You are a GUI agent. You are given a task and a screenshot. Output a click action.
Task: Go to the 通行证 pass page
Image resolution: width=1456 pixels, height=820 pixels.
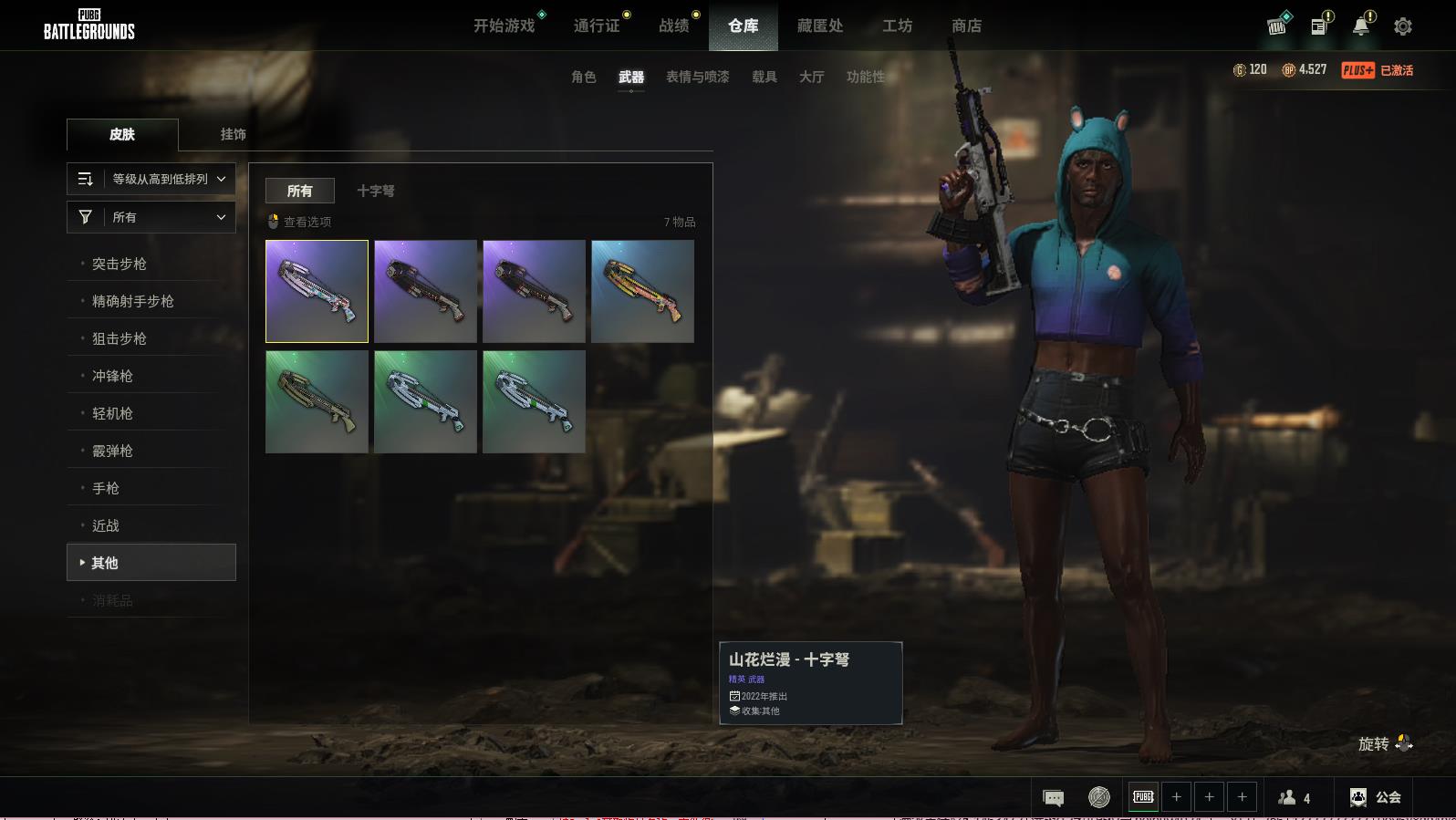597,26
